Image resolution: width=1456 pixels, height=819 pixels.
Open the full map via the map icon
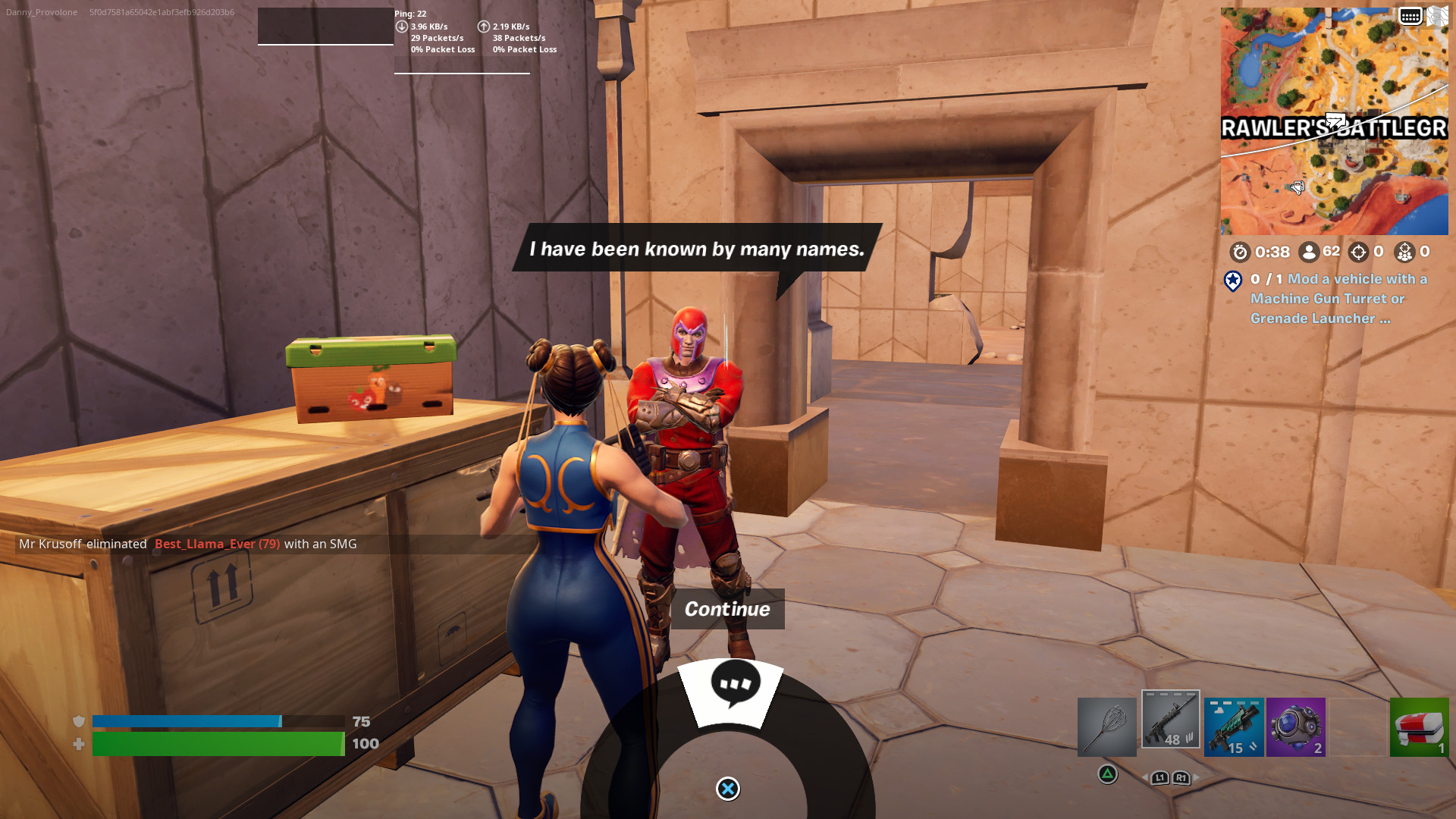click(x=1438, y=16)
